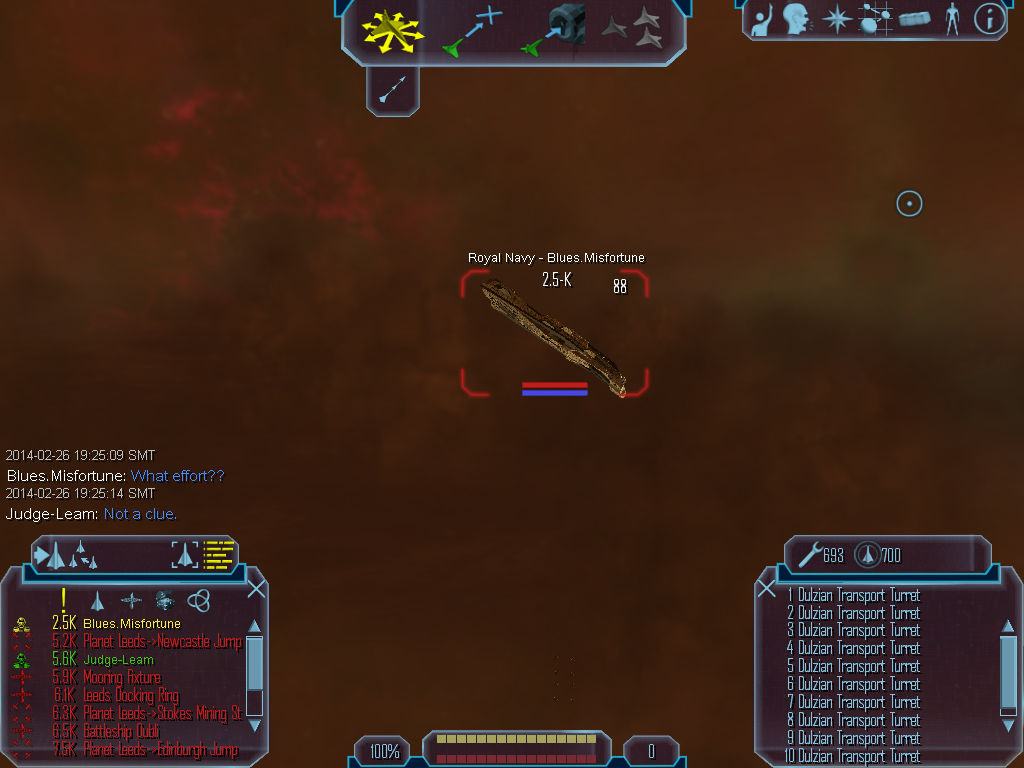Close the weapons list panel
The image size is (1024, 768).
tap(767, 589)
